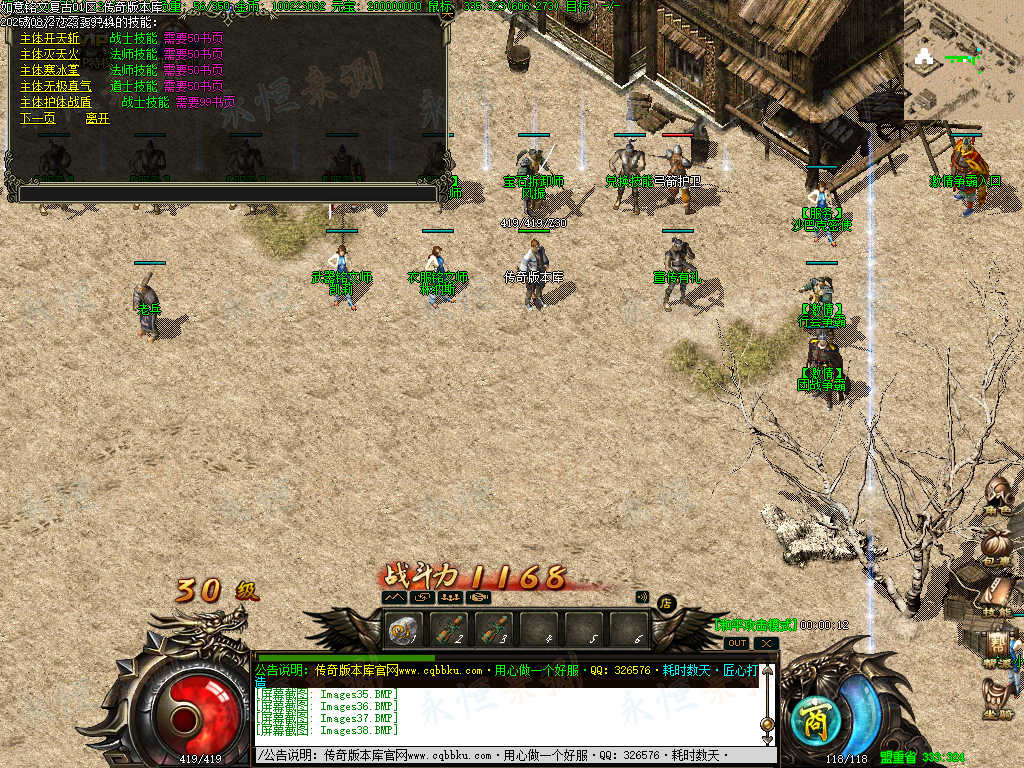
Task: Click the X button beside OUT
Action: pos(766,643)
